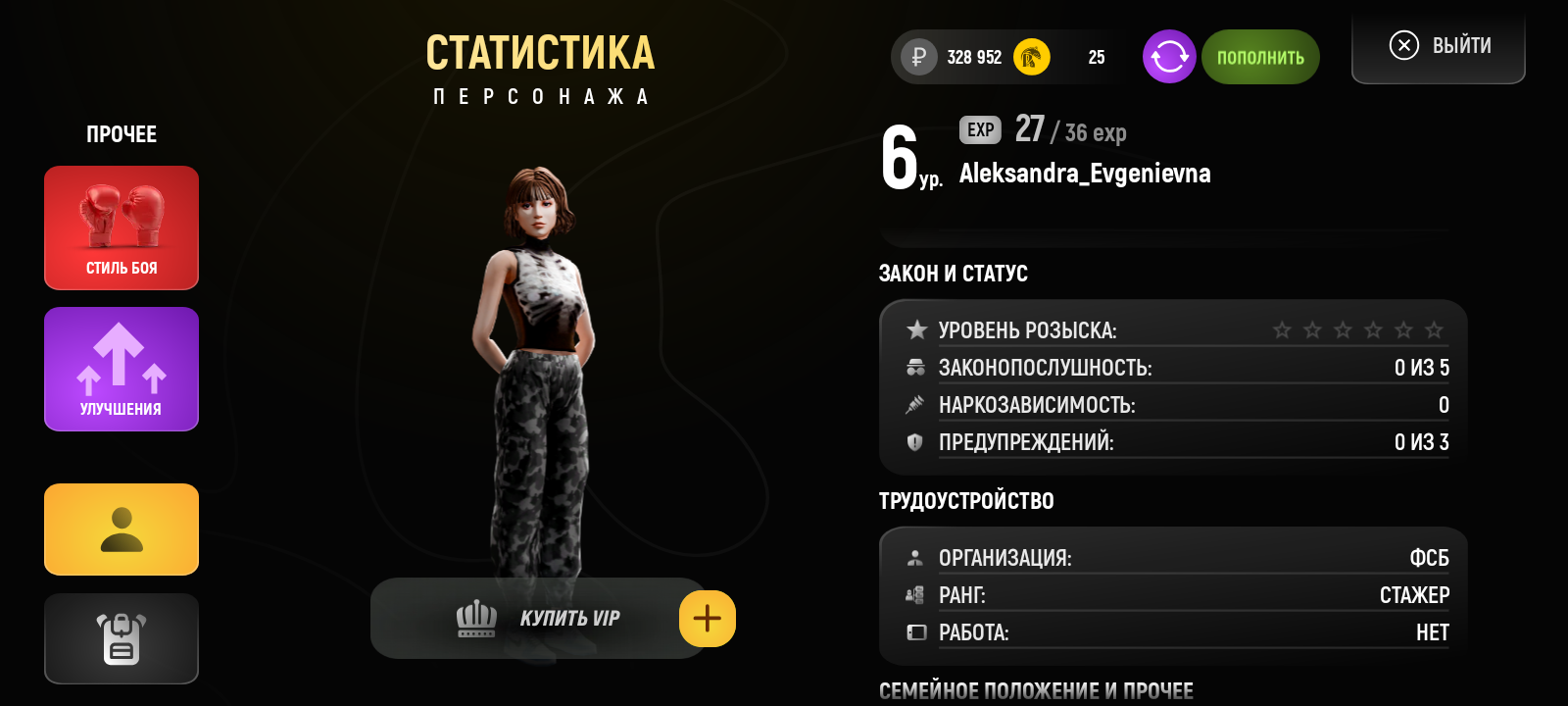Select the yellow character profile tab
The image size is (1568, 706).
point(122,529)
